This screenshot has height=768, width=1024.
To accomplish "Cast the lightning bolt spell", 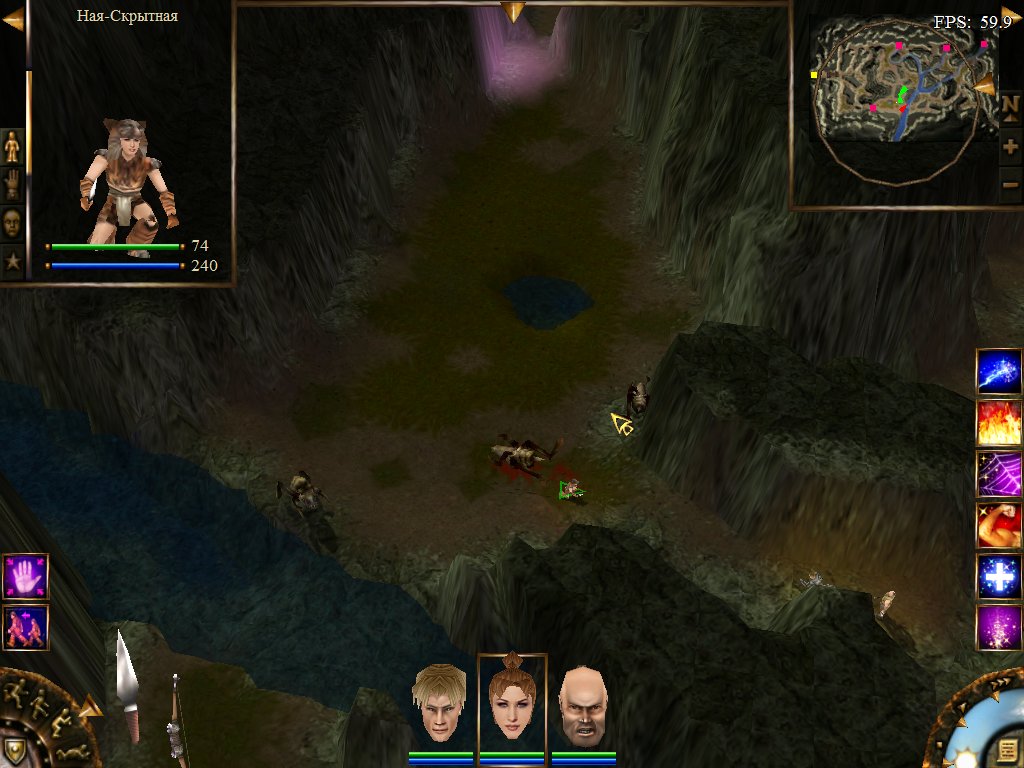I will point(998,371).
